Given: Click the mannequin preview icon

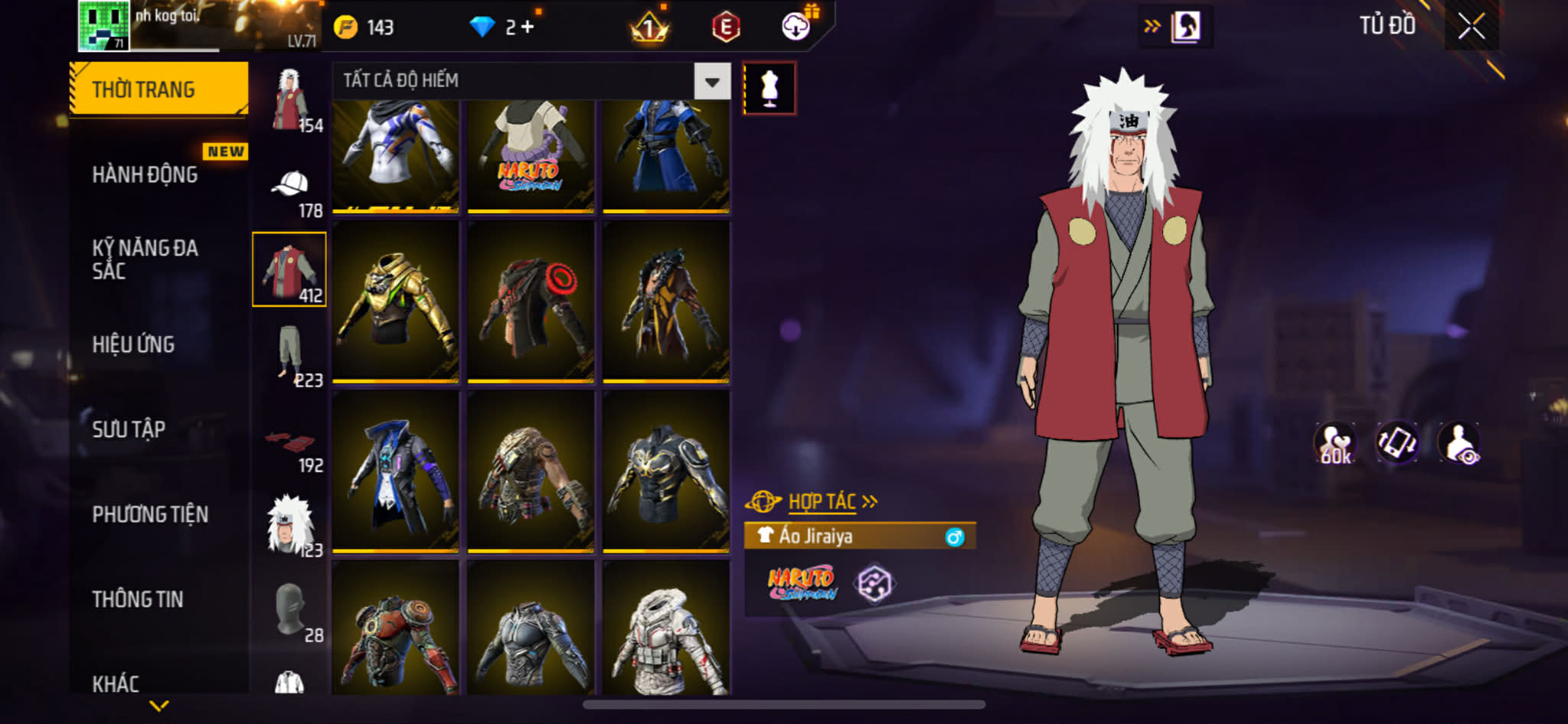Looking at the screenshot, I should [x=769, y=89].
